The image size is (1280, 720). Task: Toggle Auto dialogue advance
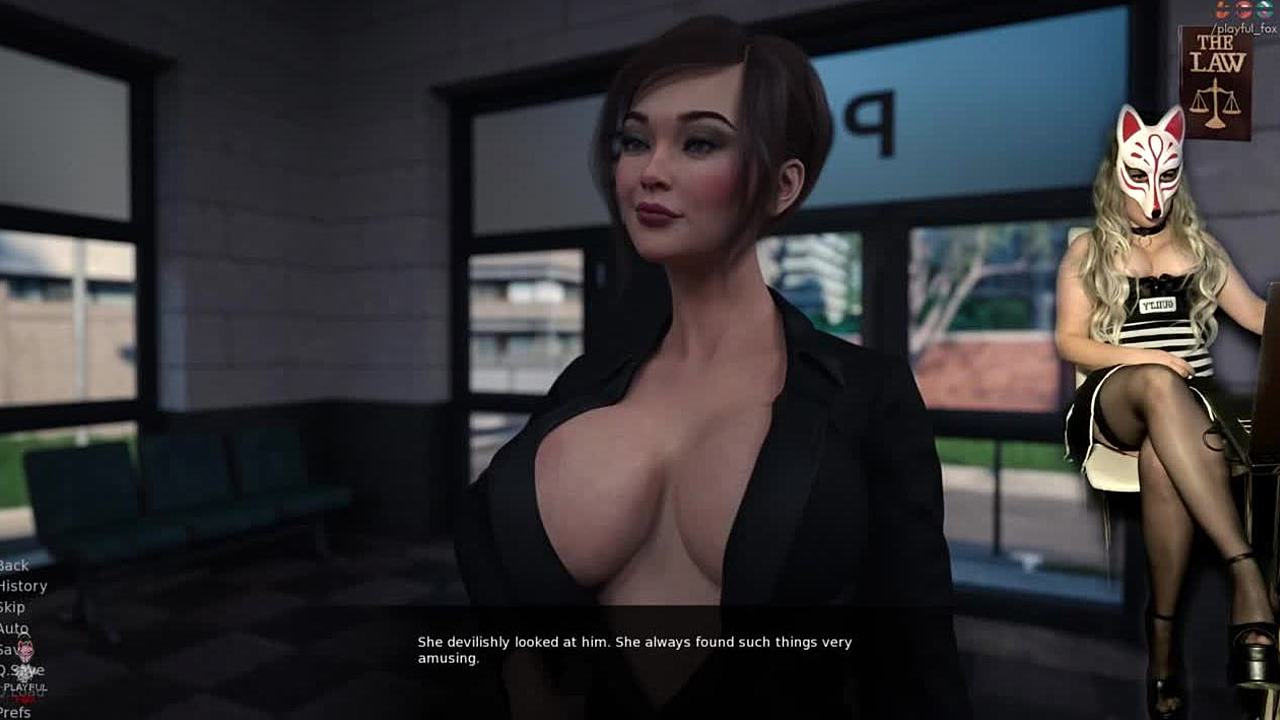13,628
